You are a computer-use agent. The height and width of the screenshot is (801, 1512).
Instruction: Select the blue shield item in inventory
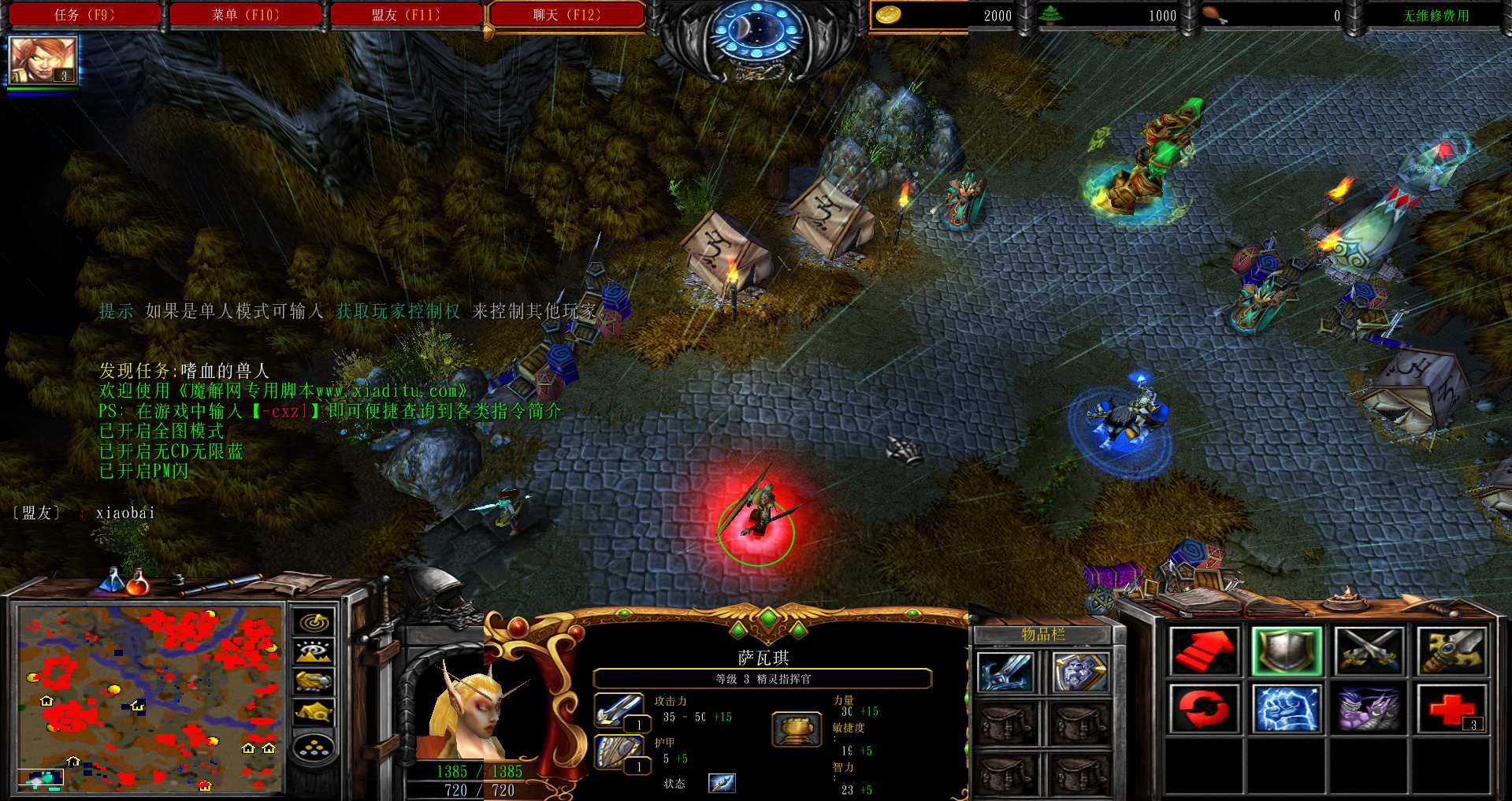click(1081, 673)
